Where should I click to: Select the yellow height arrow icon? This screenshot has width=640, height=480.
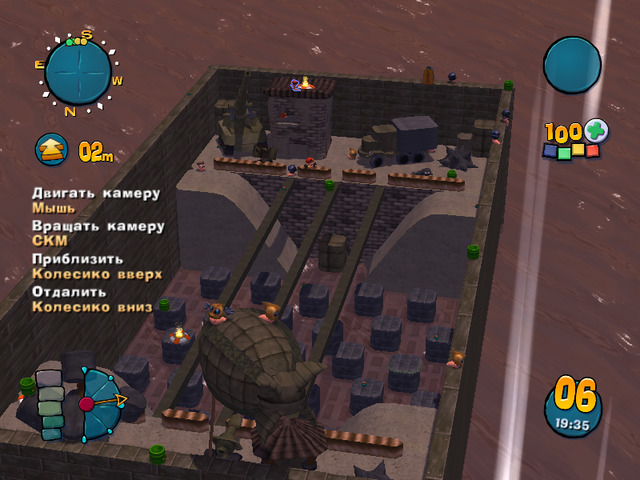[52, 150]
